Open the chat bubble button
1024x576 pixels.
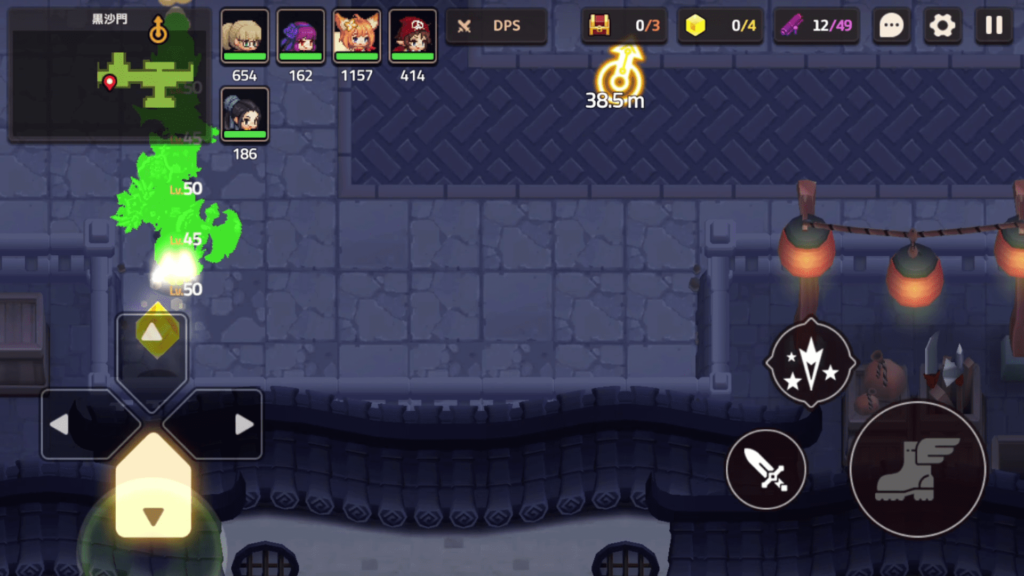[890, 26]
